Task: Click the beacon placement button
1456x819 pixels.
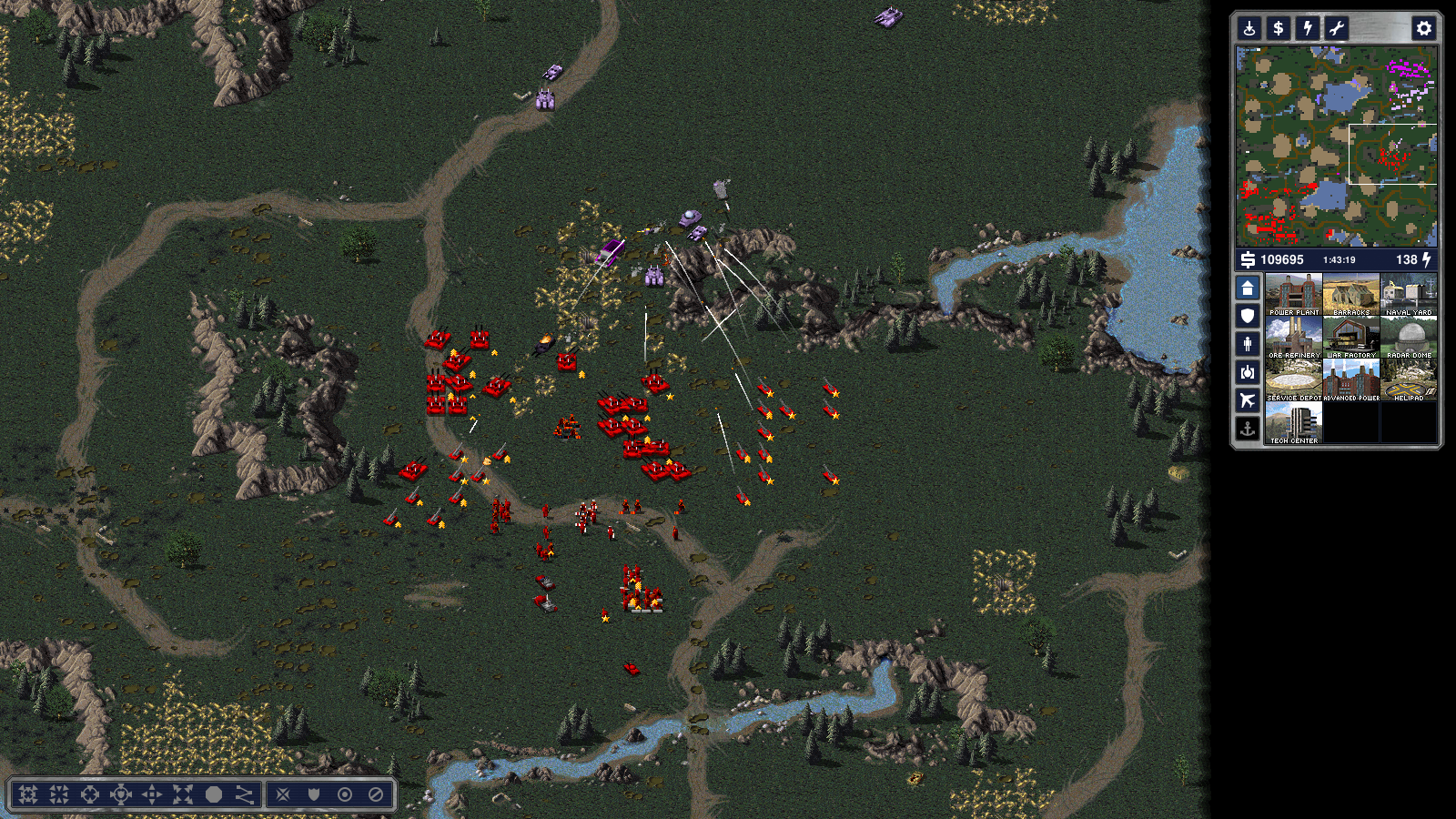Action: (1249, 28)
